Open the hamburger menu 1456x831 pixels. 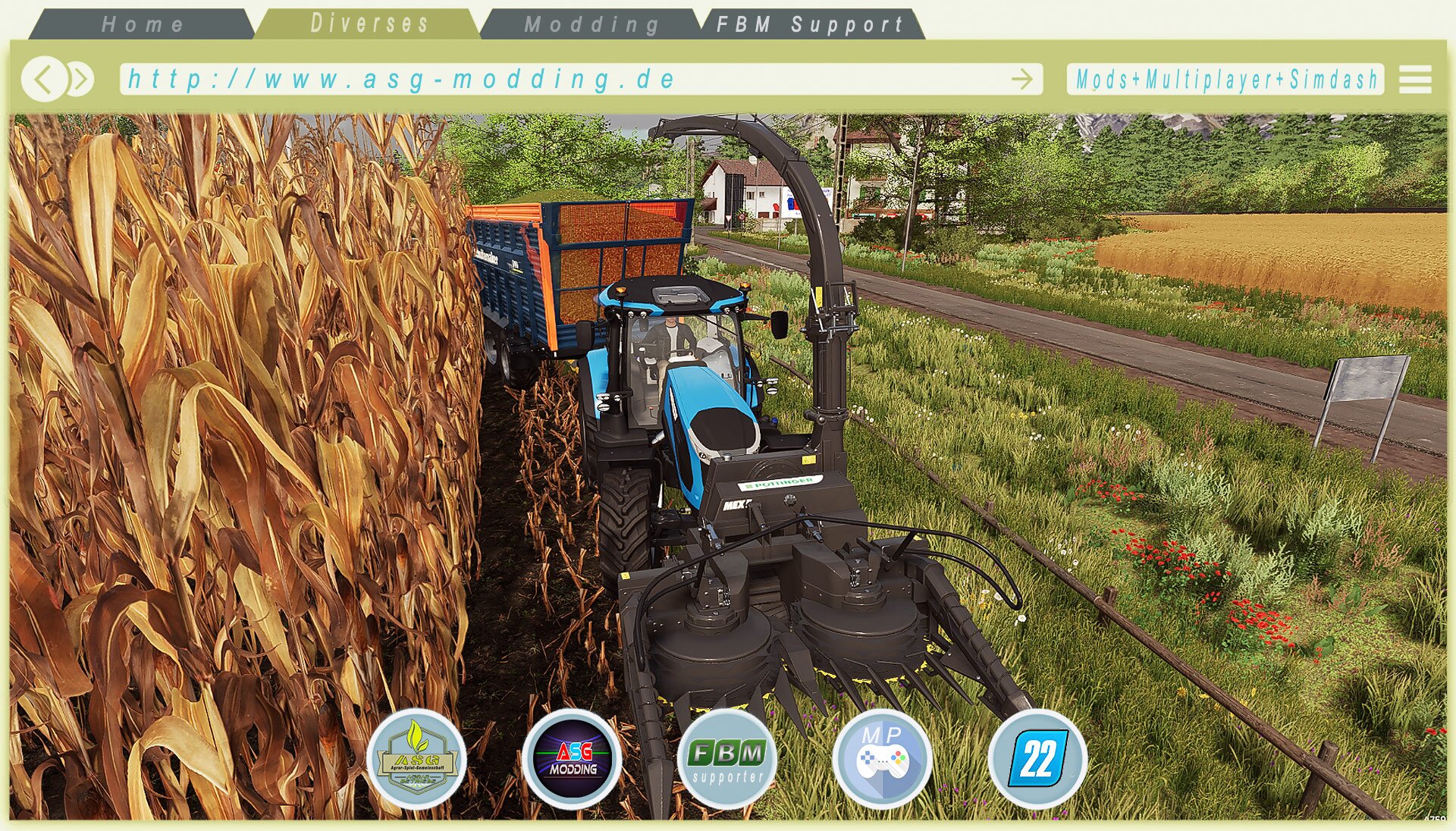click(x=1415, y=79)
